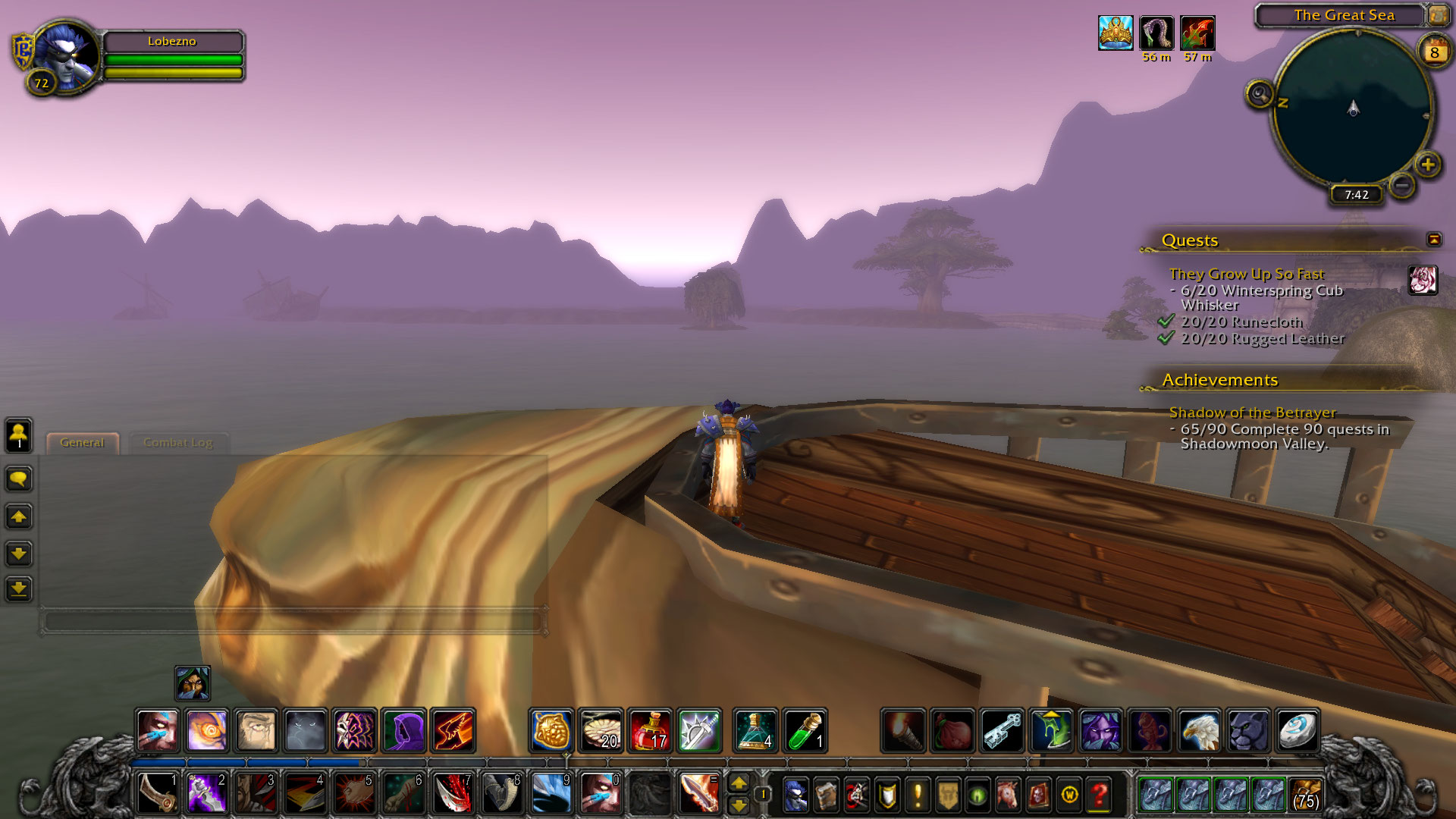Viewport: 1456px width, 819px height.
Task: Select the General chat tab
Action: pos(82,443)
